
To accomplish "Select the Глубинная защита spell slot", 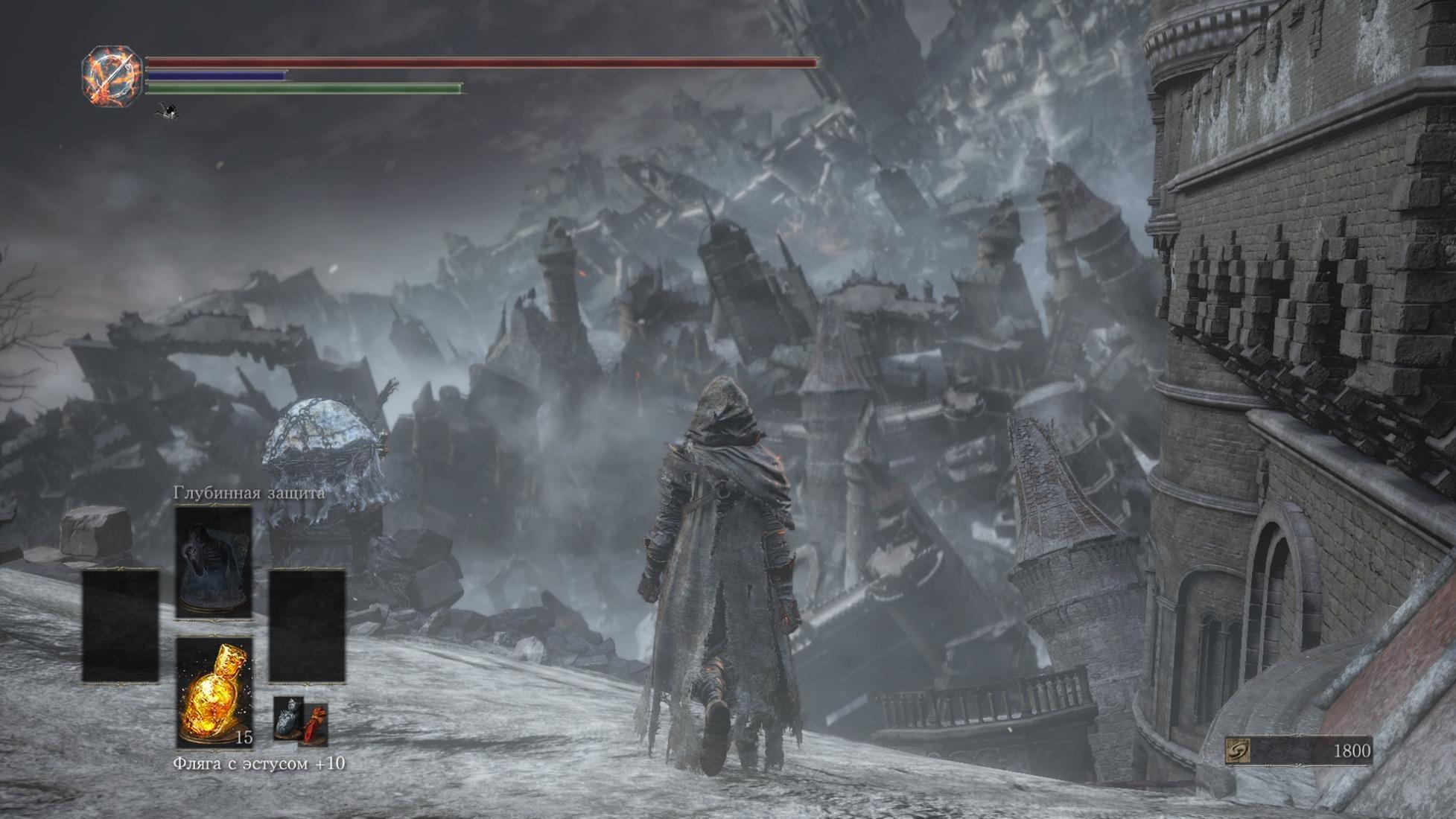I will 214,562.
